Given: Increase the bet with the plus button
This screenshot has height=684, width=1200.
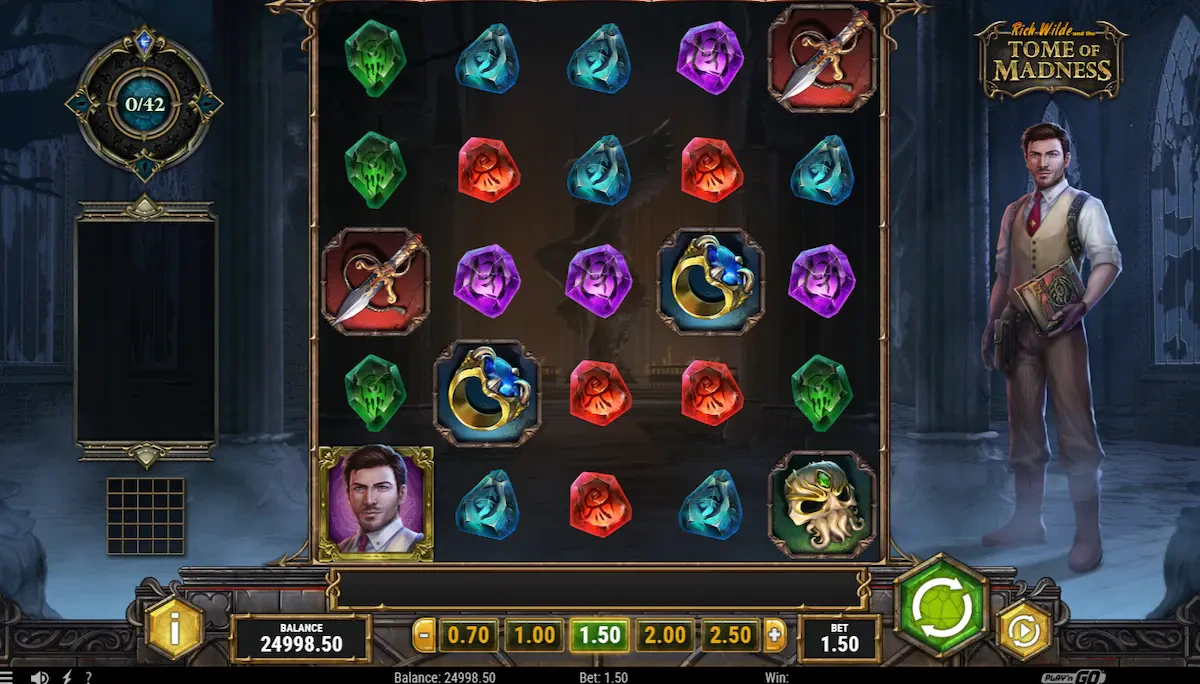Looking at the screenshot, I should [774, 635].
